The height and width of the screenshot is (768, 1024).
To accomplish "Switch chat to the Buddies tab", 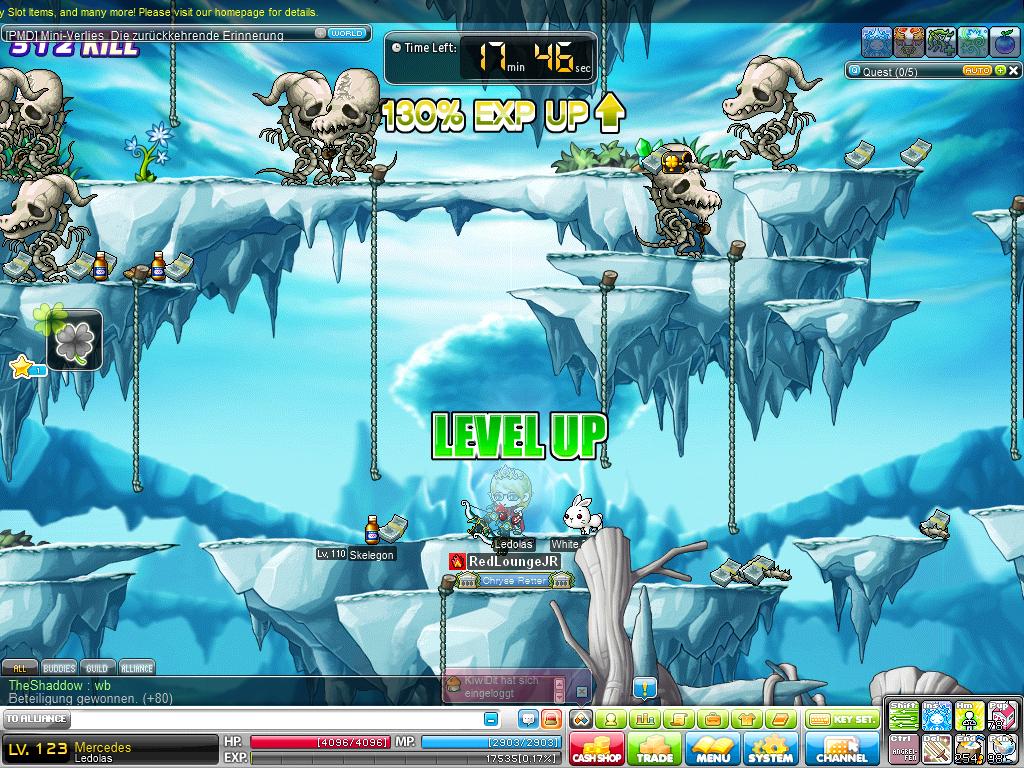I will (59, 668).
